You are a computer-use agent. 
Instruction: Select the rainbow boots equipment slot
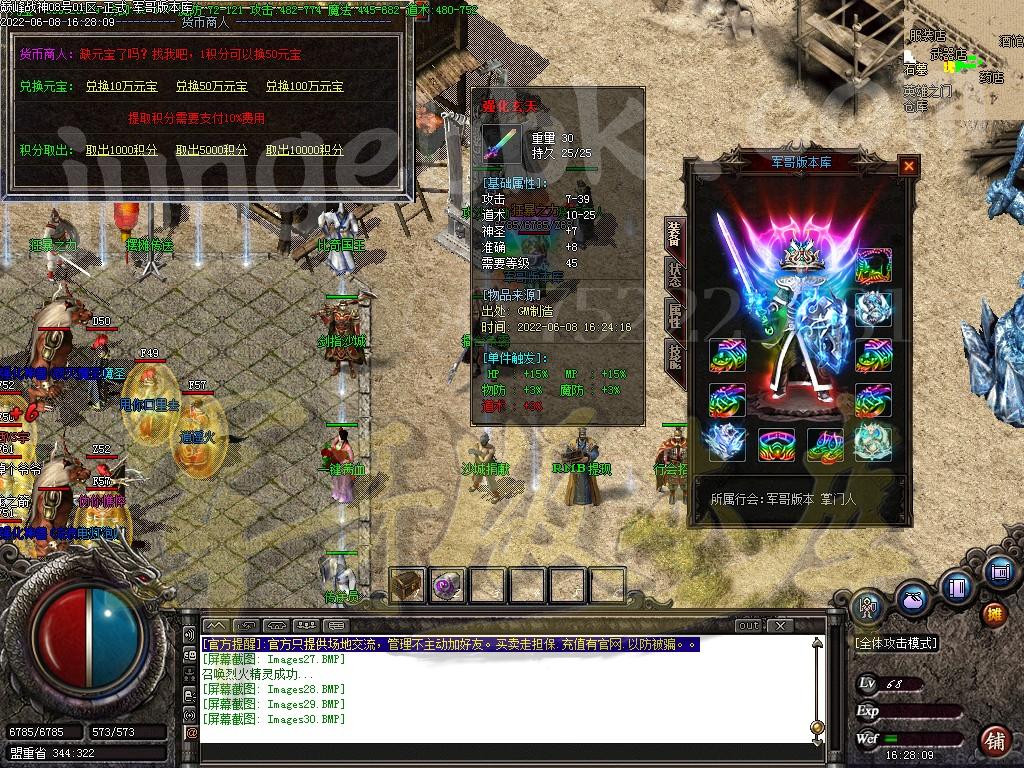click(x=826, y=442)
